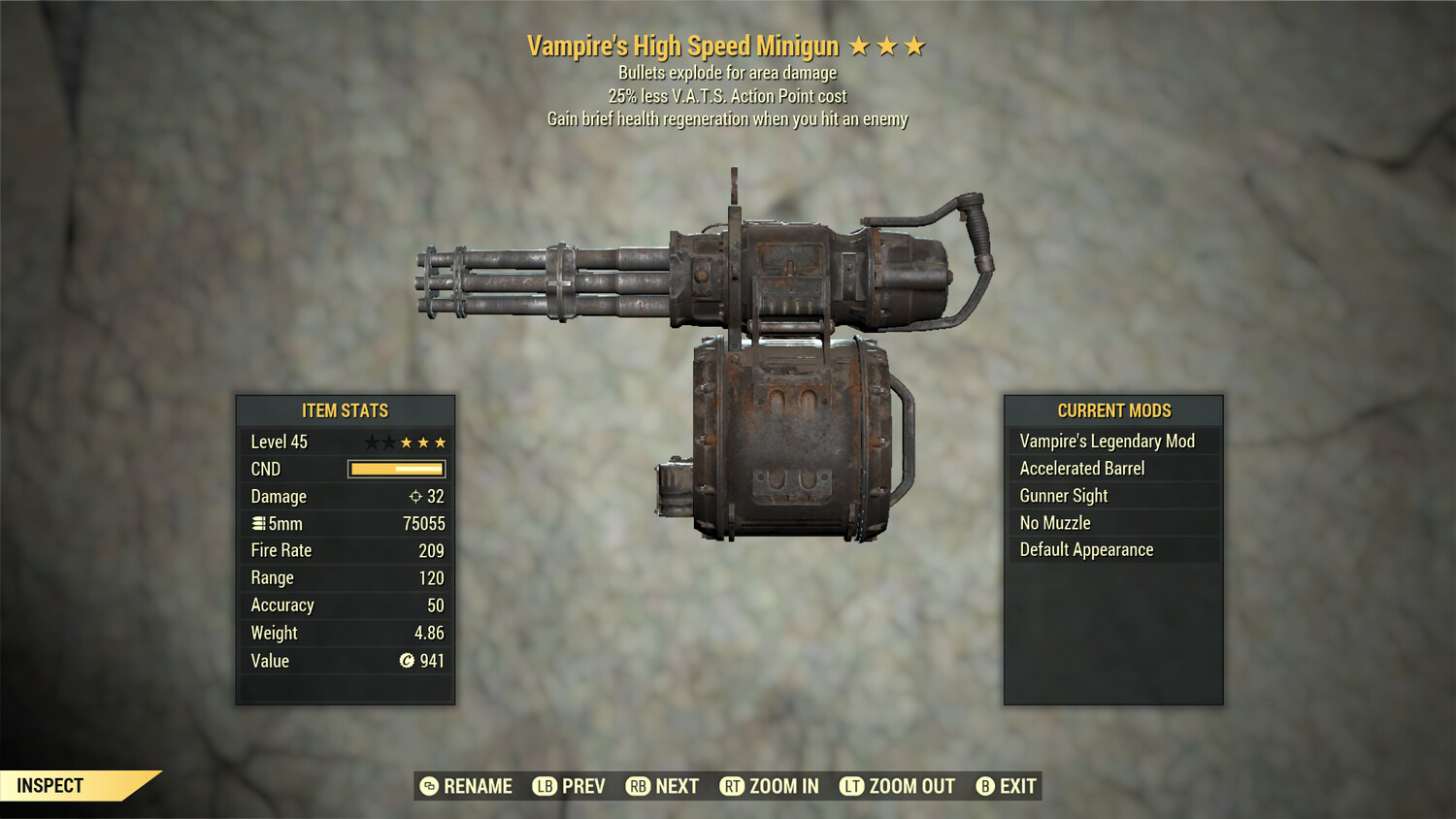Toggle the third star beside Level 45
Screen dimensions: 1456x819
click(408, 442)
